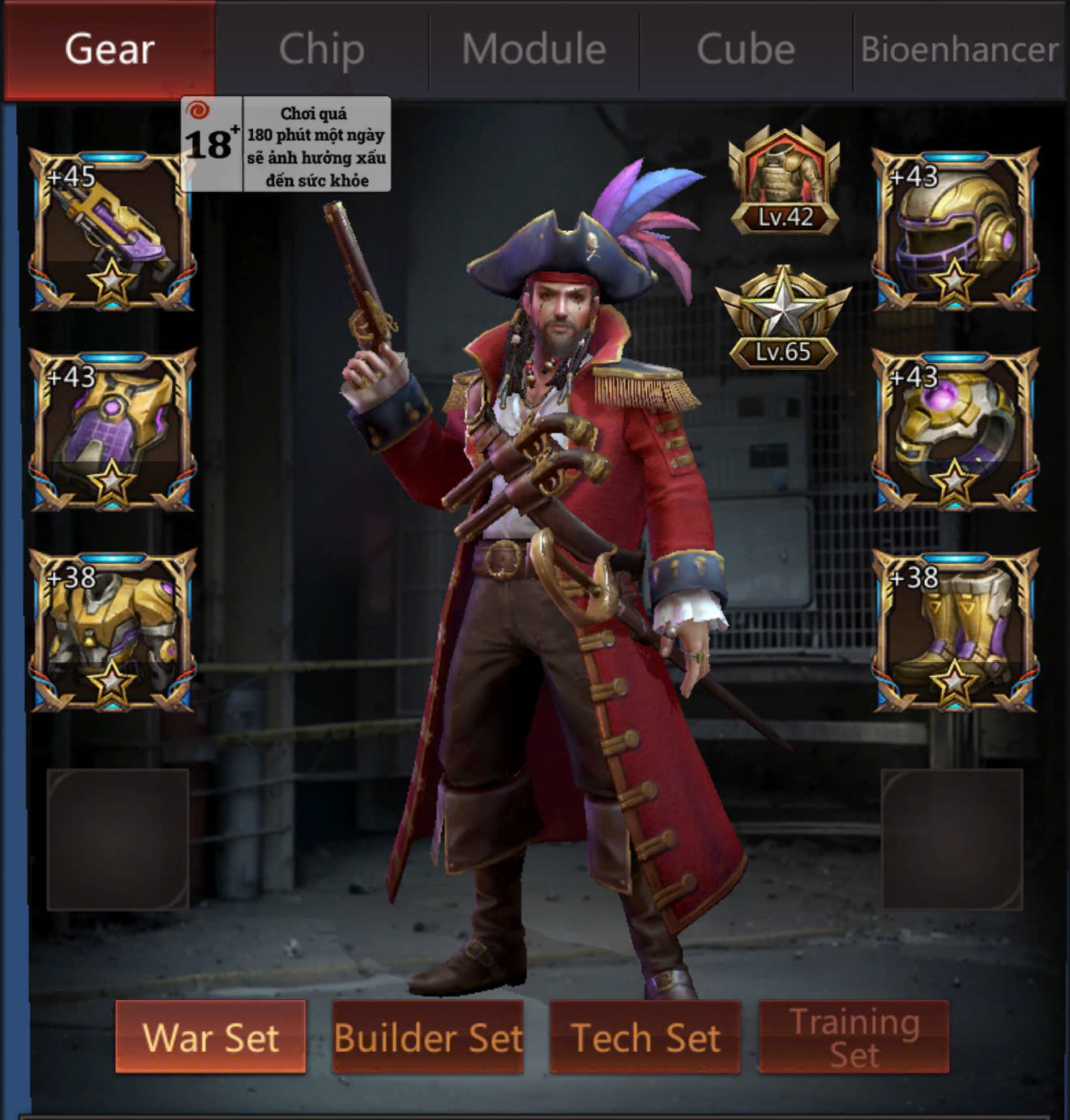The width and height of the screenshot is (1070, 1120).
Task: Switch to the Gear tab
Action: click(x=109, y=49)
